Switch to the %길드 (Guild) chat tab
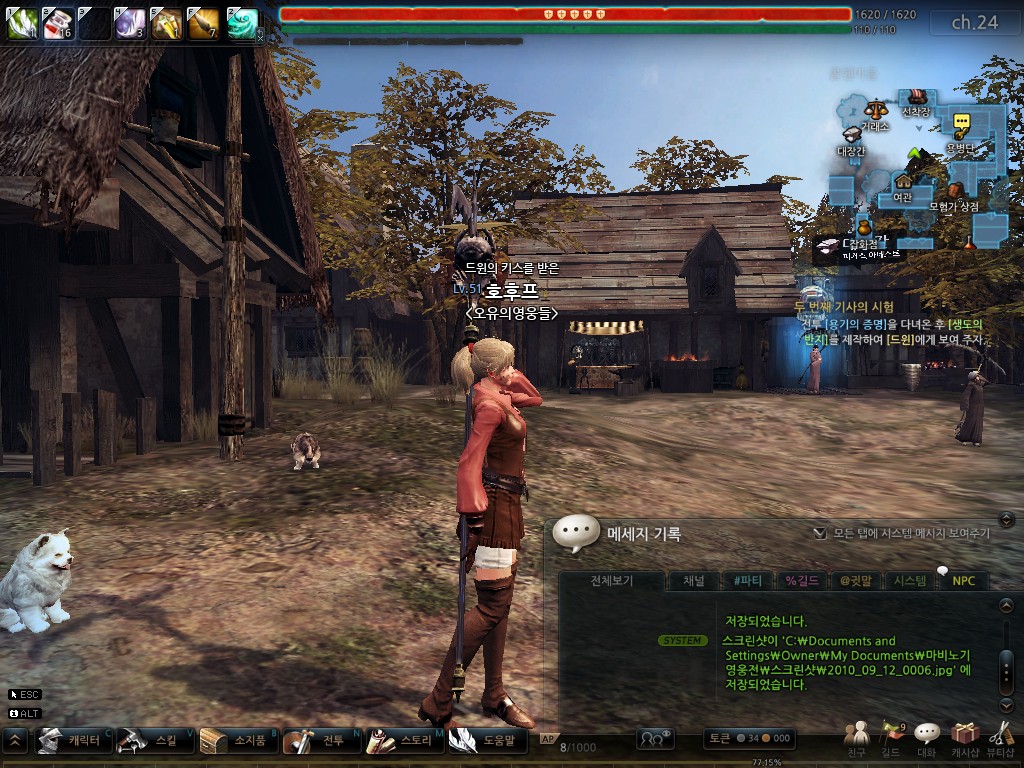Screen dimensions: 1024x768 coord(802,581)
